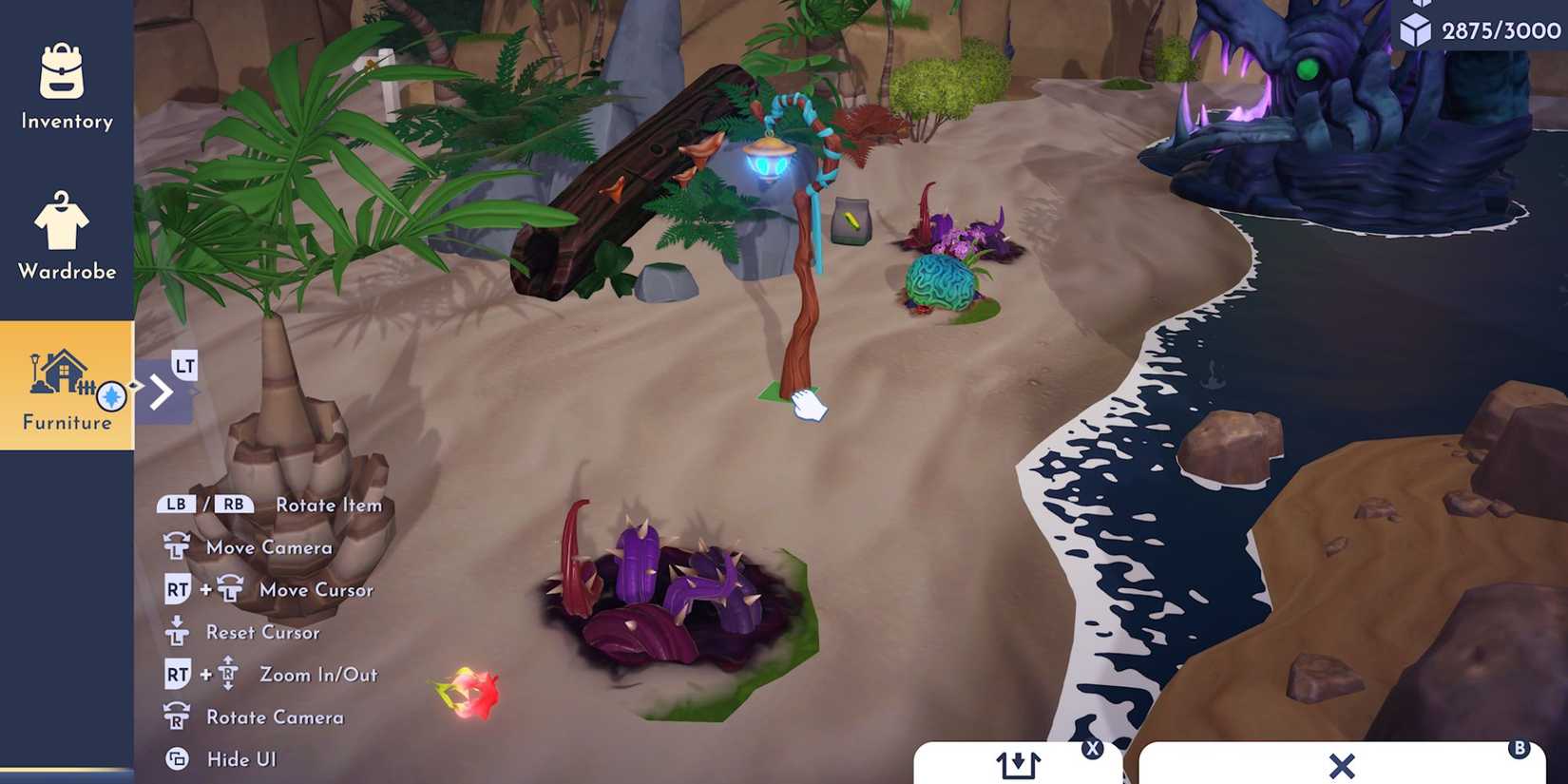Toggle the Move Cursor RT control

coord(175,589)
